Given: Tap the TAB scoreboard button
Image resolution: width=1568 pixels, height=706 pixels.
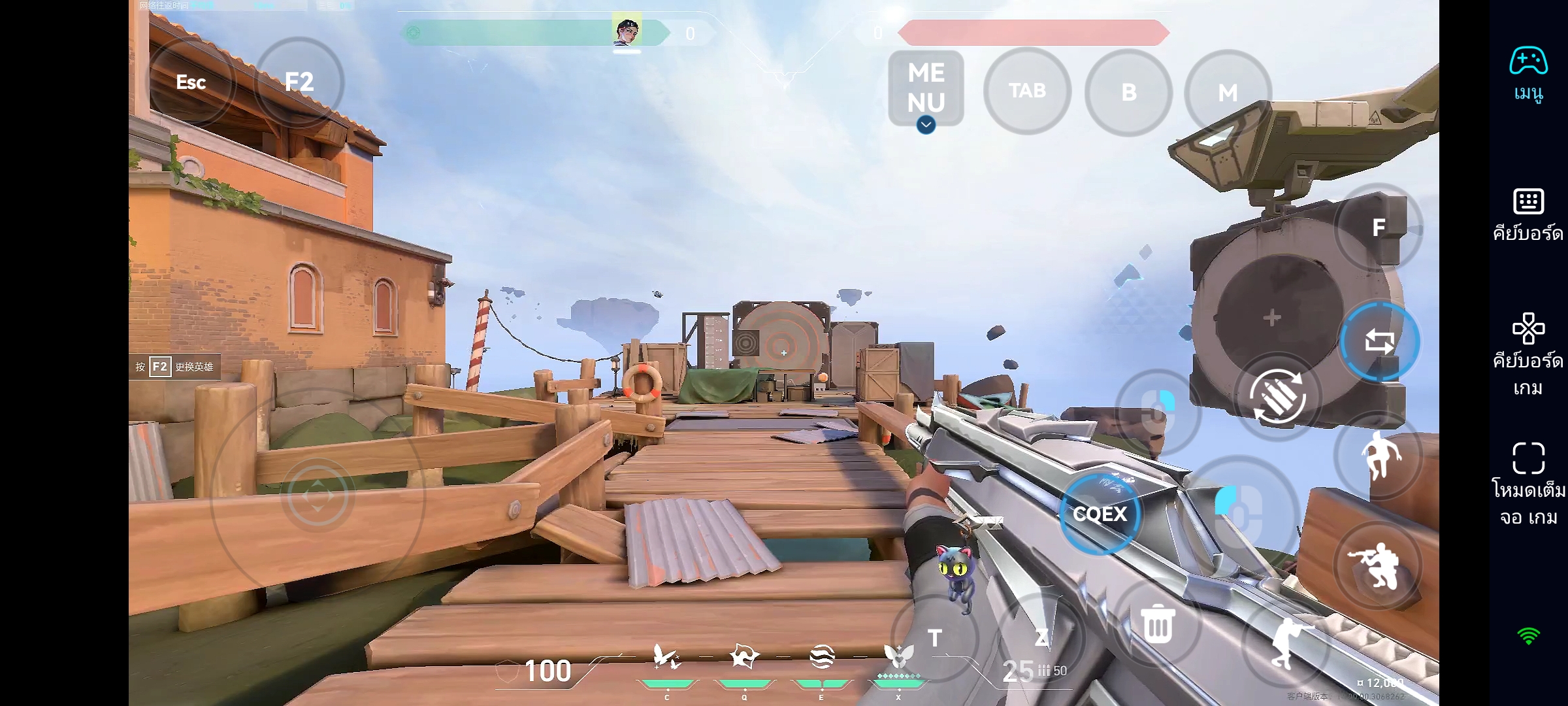Looking at the screenshot, I should (1027, 91).
